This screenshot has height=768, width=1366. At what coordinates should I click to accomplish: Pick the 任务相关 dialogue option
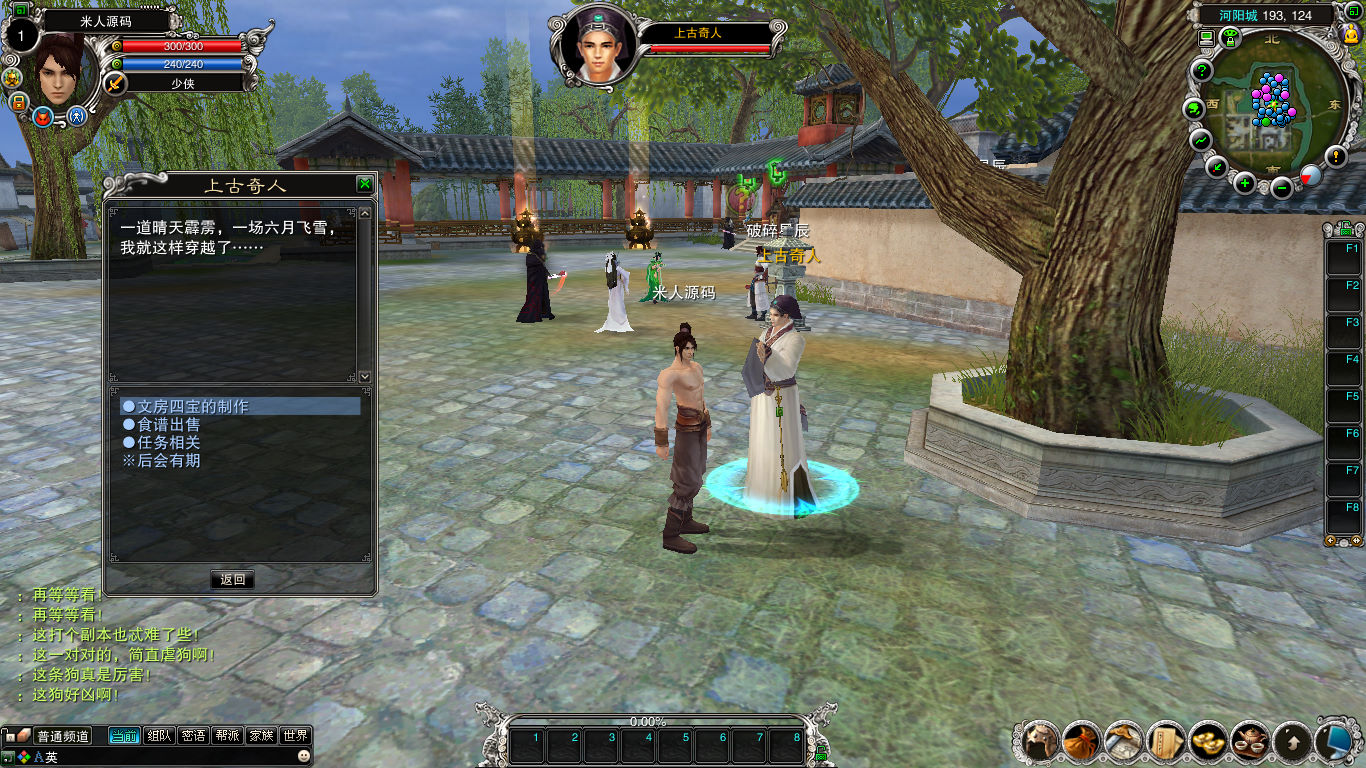coord(168,443)
